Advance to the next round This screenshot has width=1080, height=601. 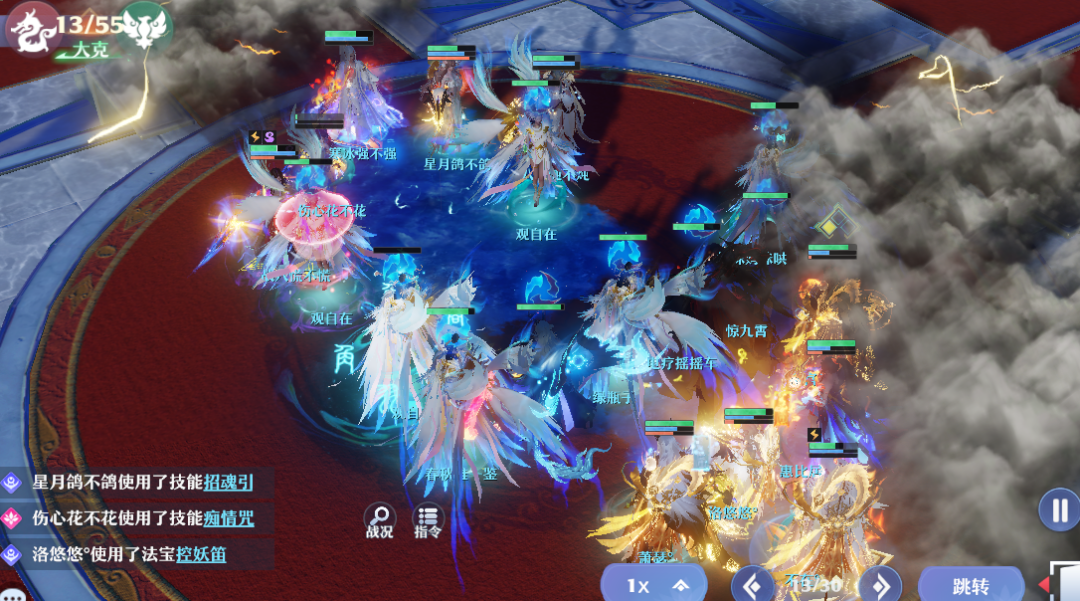tap(880, 585)
